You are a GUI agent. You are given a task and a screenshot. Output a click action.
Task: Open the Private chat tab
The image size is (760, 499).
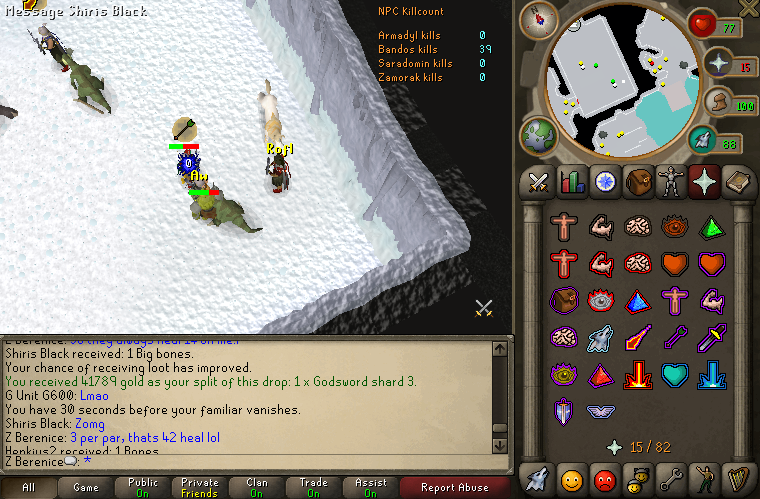click(x=199, y=488)
